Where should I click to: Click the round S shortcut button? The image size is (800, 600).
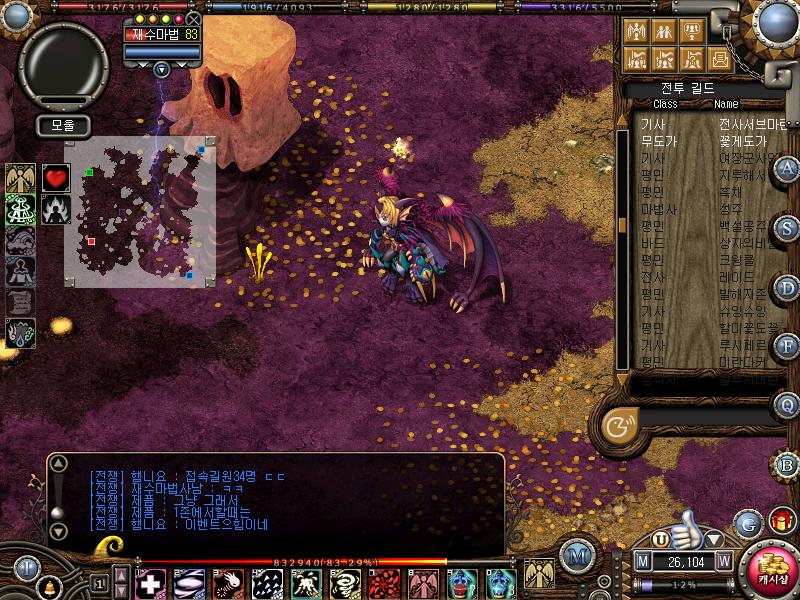[788, 227]
